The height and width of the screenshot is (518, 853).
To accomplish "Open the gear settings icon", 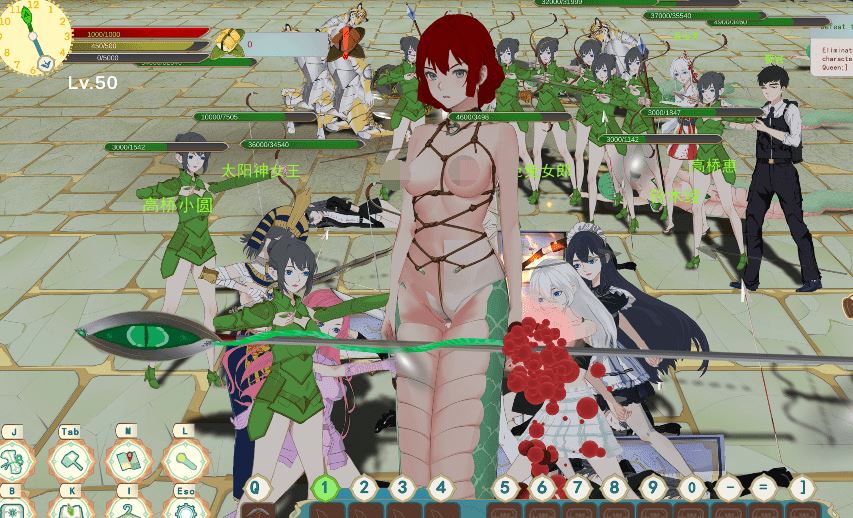I will [184, 508].
